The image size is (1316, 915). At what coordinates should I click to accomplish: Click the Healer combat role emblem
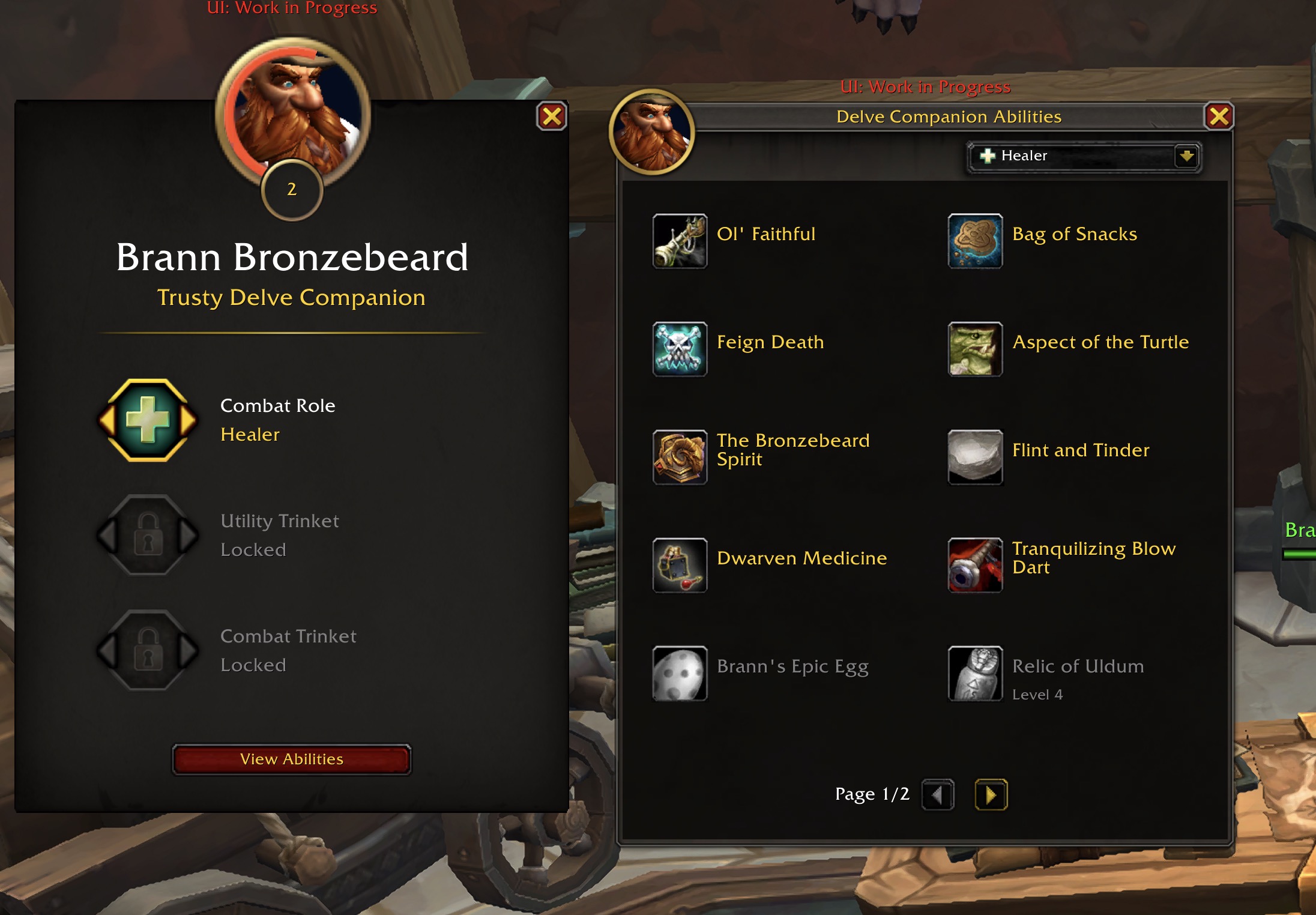[x=148, y=420]
